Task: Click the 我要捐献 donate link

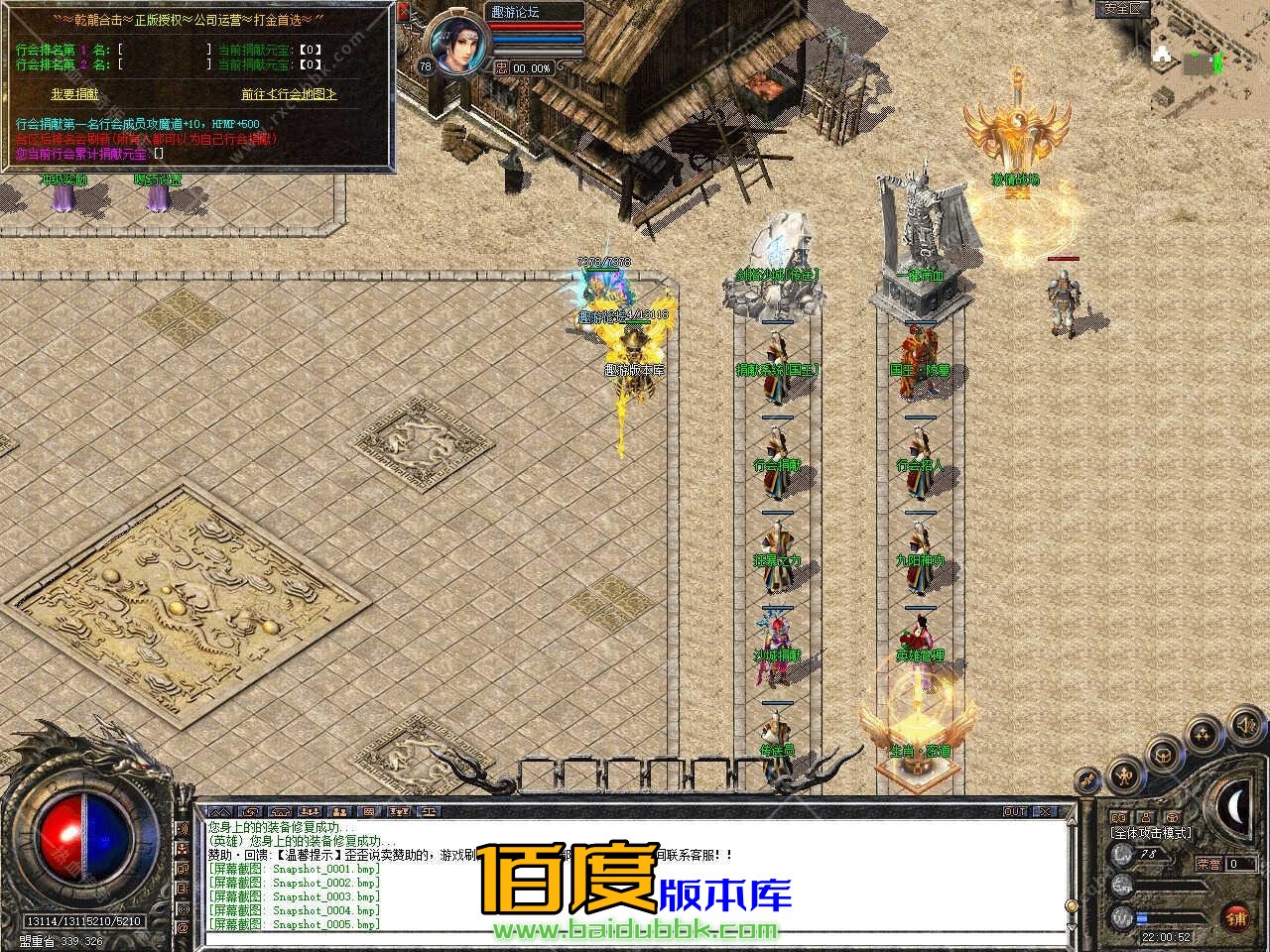Action: 74,94
